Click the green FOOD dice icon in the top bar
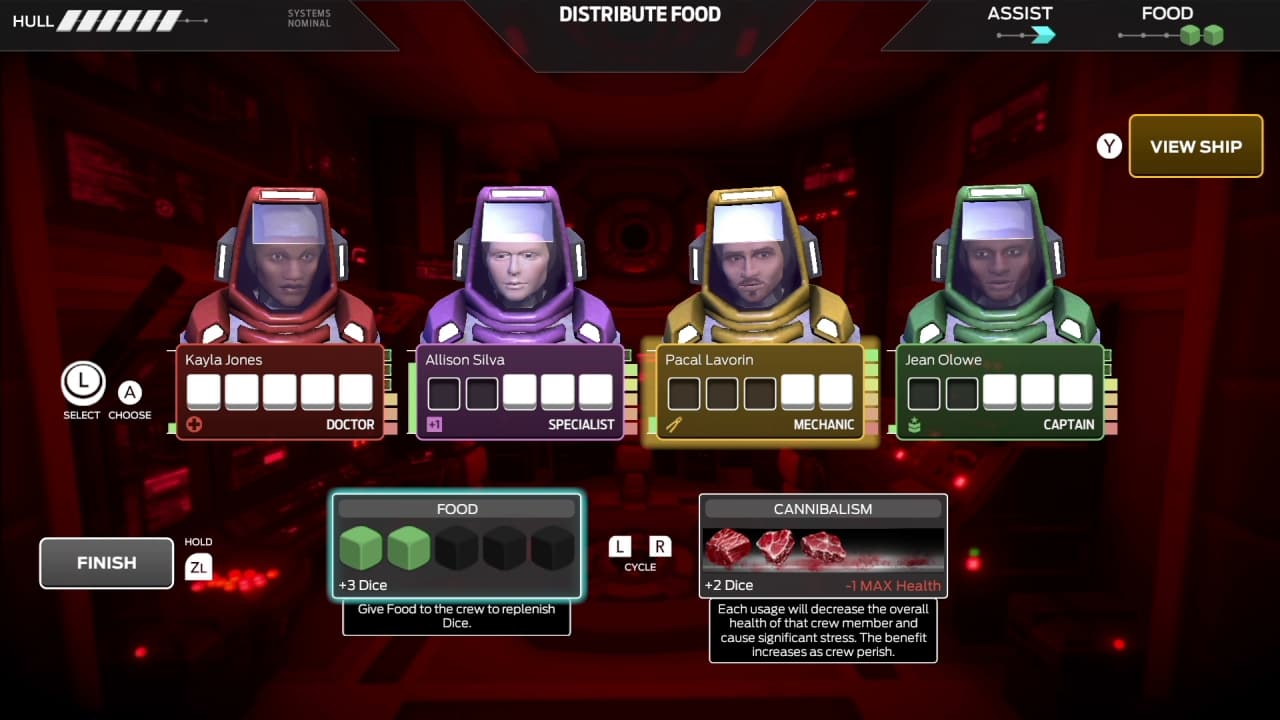The height and width of the screenshot is (720, 1280). [1200, 33]
